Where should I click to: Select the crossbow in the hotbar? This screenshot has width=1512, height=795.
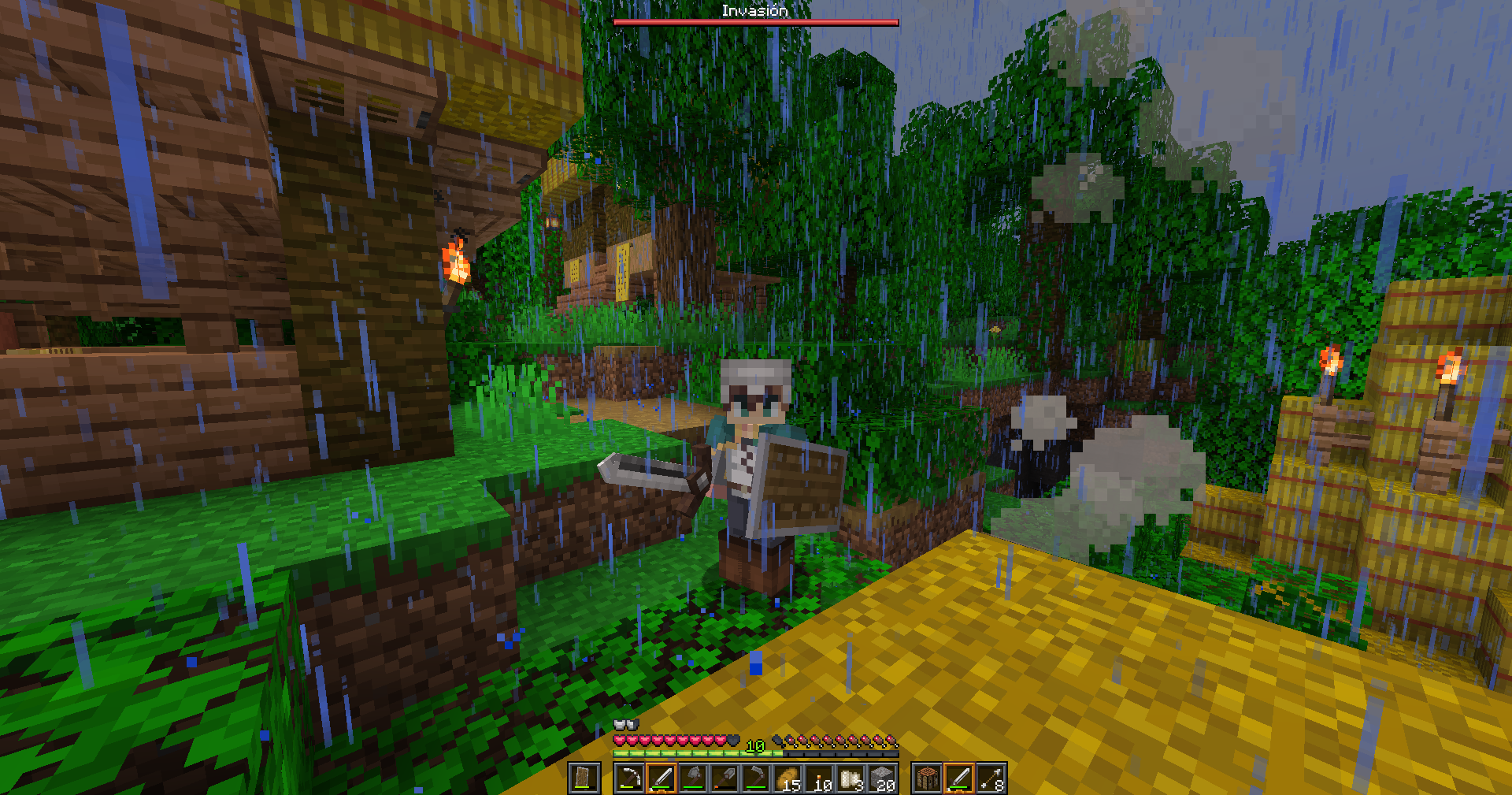click(630, 778)
